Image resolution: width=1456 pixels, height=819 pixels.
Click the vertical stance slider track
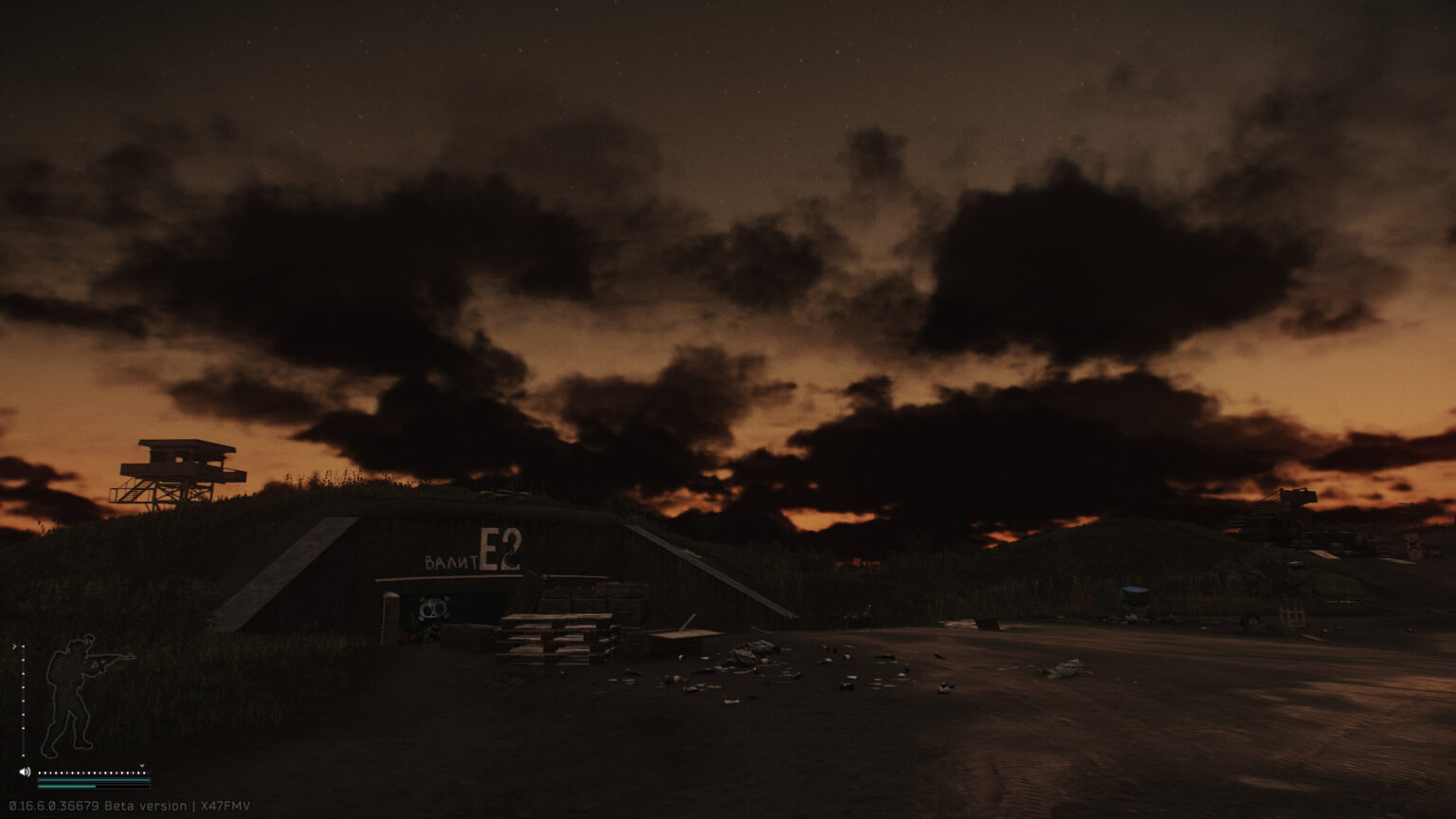[x=23, y=701]
